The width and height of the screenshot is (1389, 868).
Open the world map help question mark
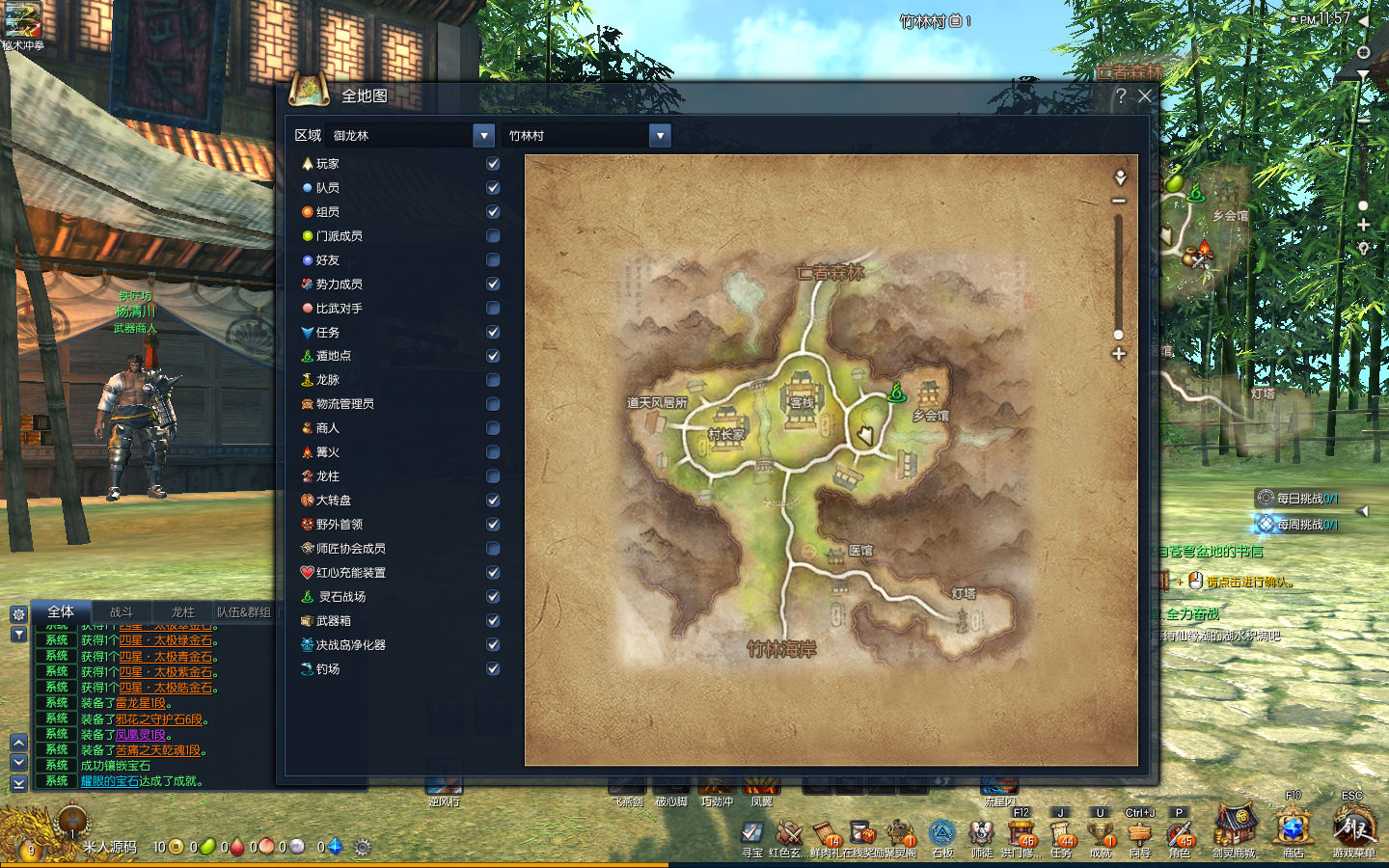tap(1121, 96)
